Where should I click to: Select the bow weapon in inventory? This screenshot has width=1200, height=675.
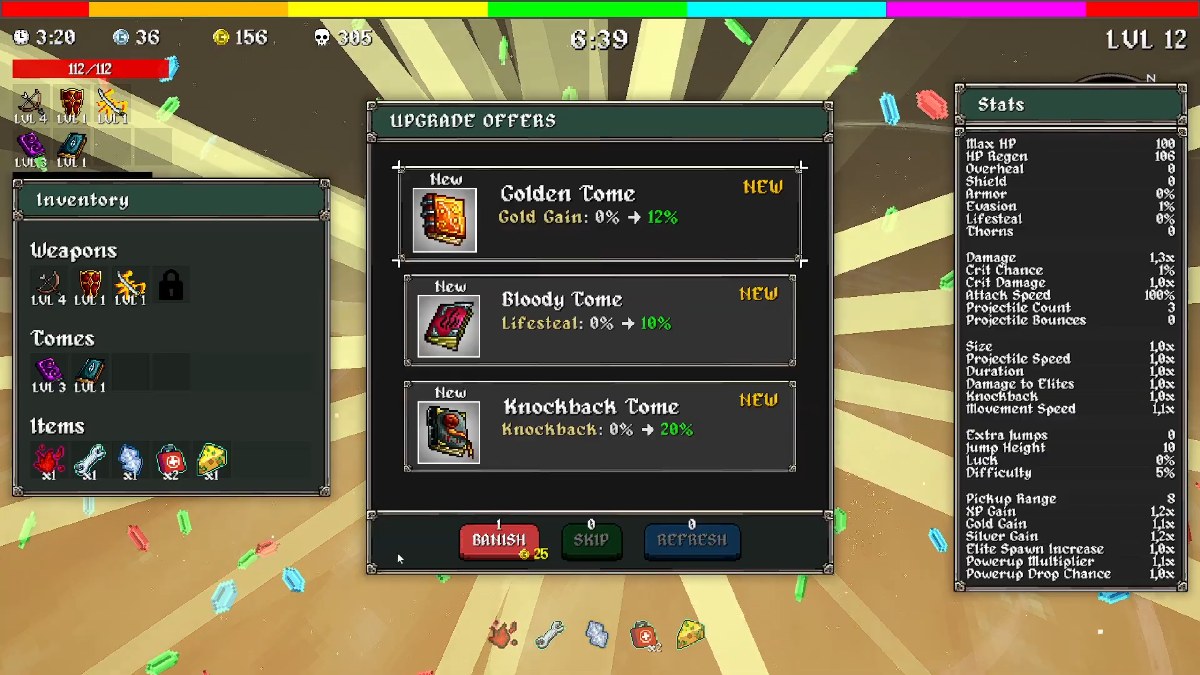(x=50, y=286)
